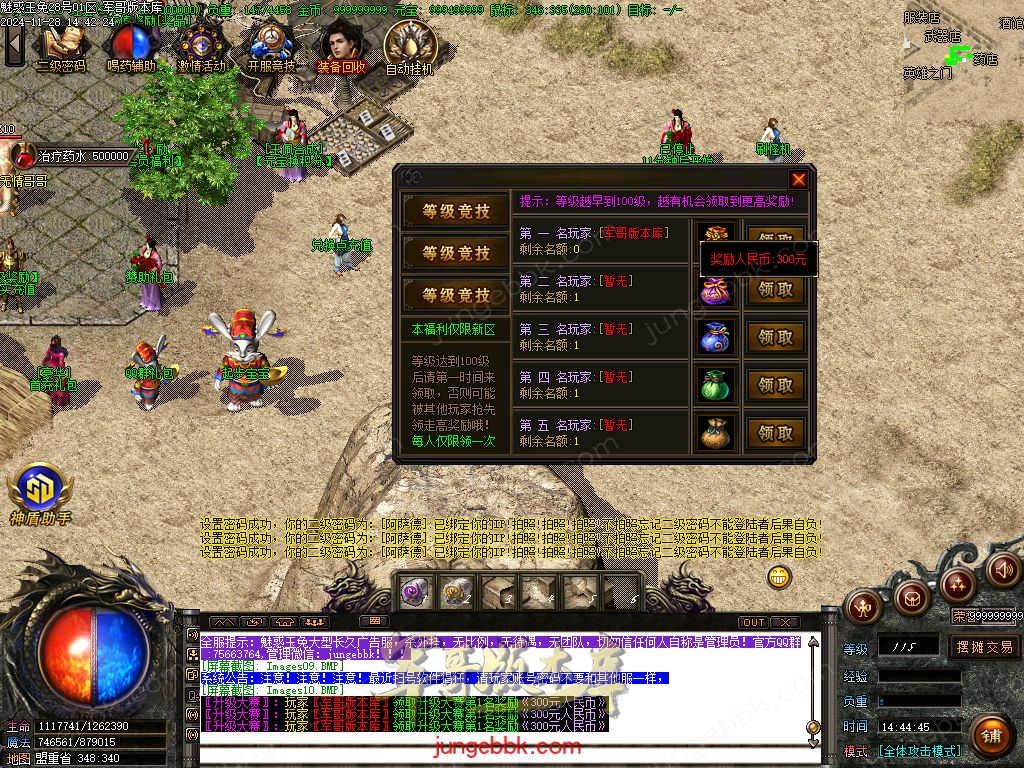Open the 神盾助手 shield assistant
The image size is (1024, 768).
click(x=40, y=494)
